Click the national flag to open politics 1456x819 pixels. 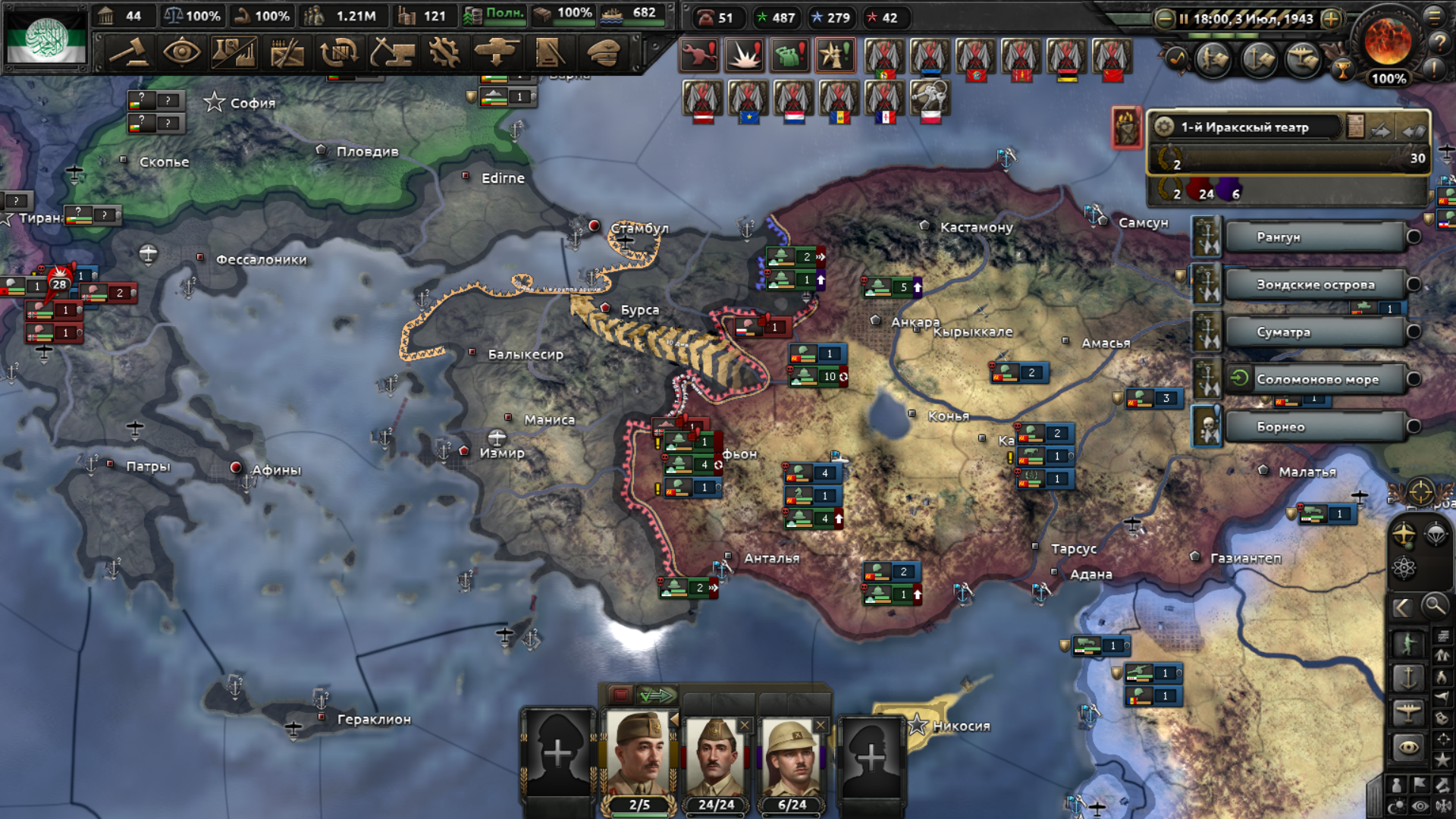point(45,38)
